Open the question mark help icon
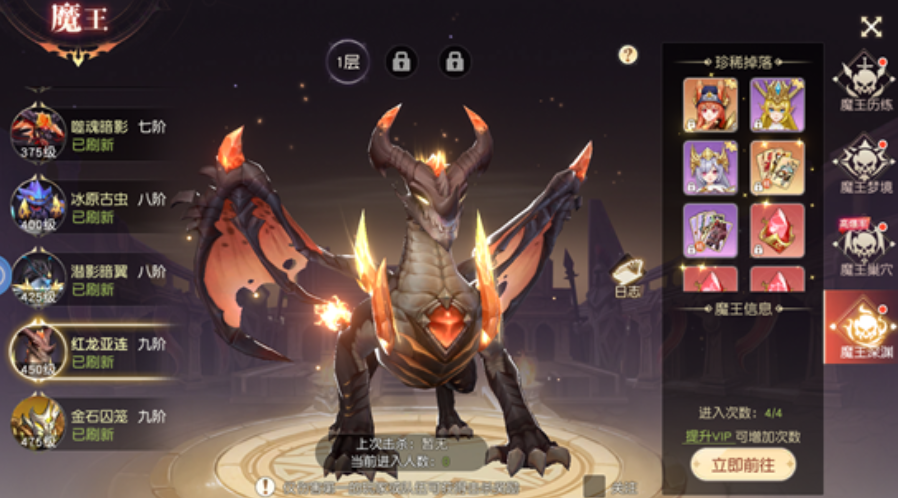This screenshot has height=498, width=898. [x=628, y=55]
